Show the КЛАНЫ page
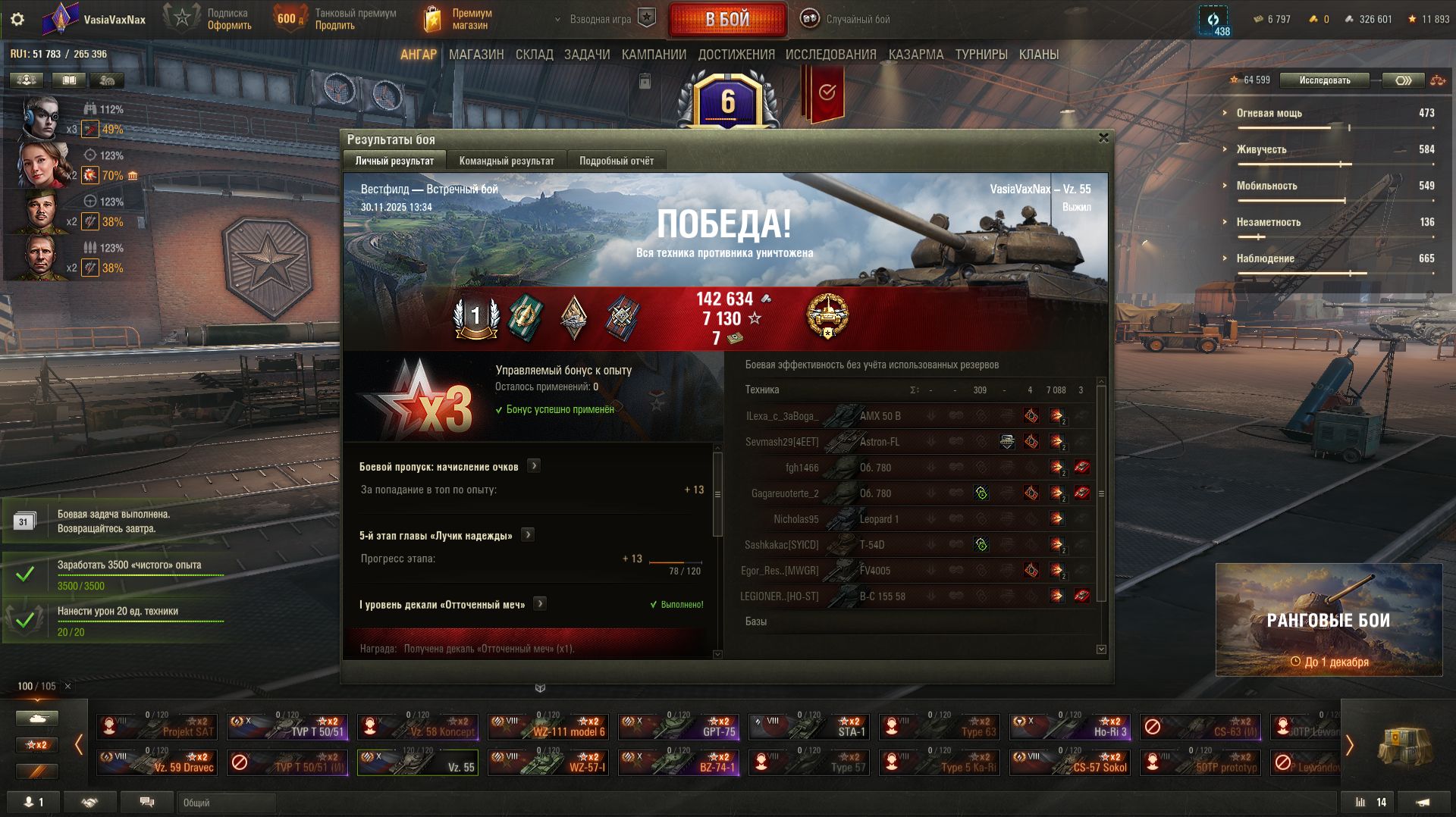 click(x=1038, y=55)
